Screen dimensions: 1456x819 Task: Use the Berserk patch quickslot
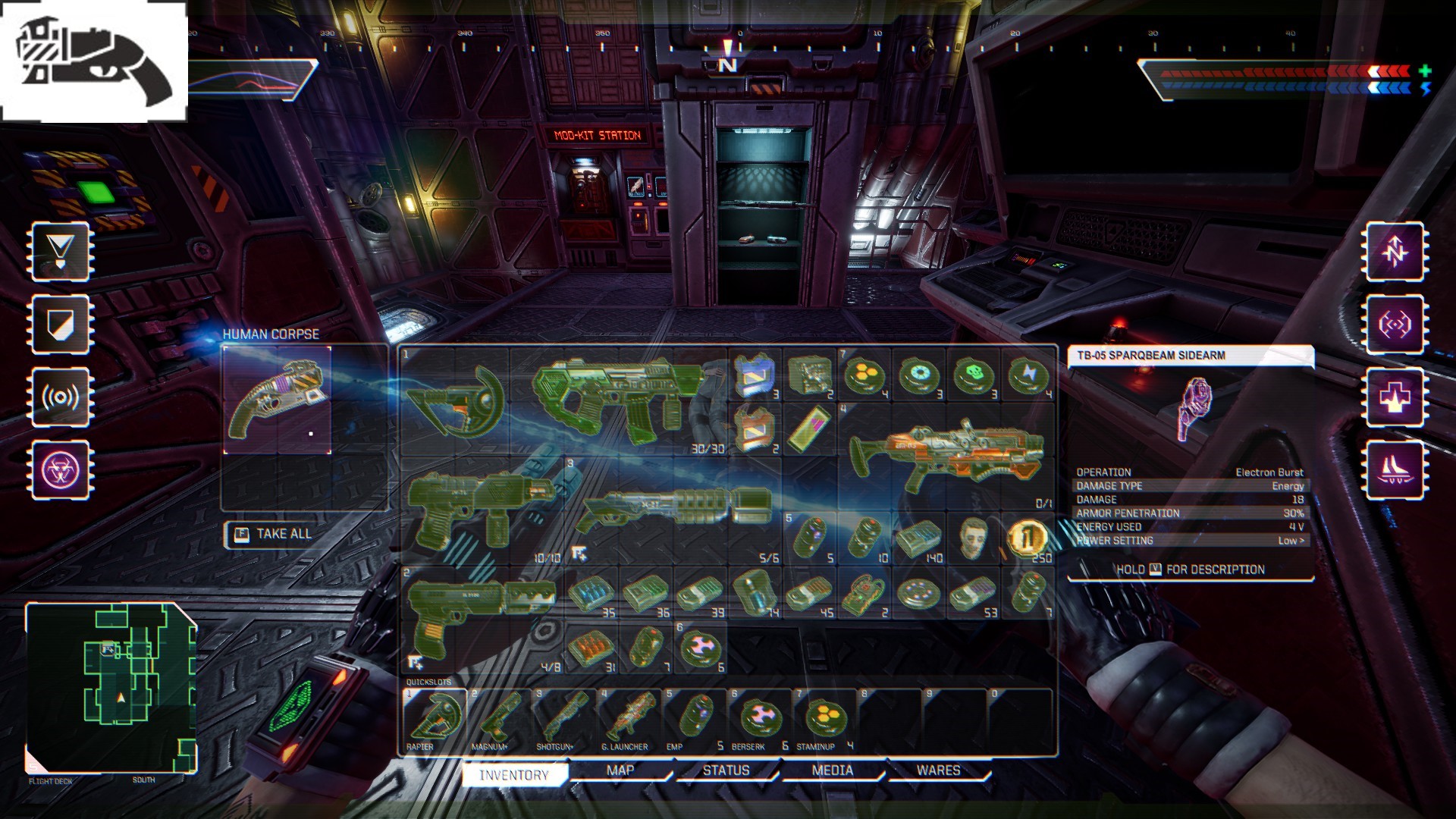pyautogui.click(x=758, y=718)
